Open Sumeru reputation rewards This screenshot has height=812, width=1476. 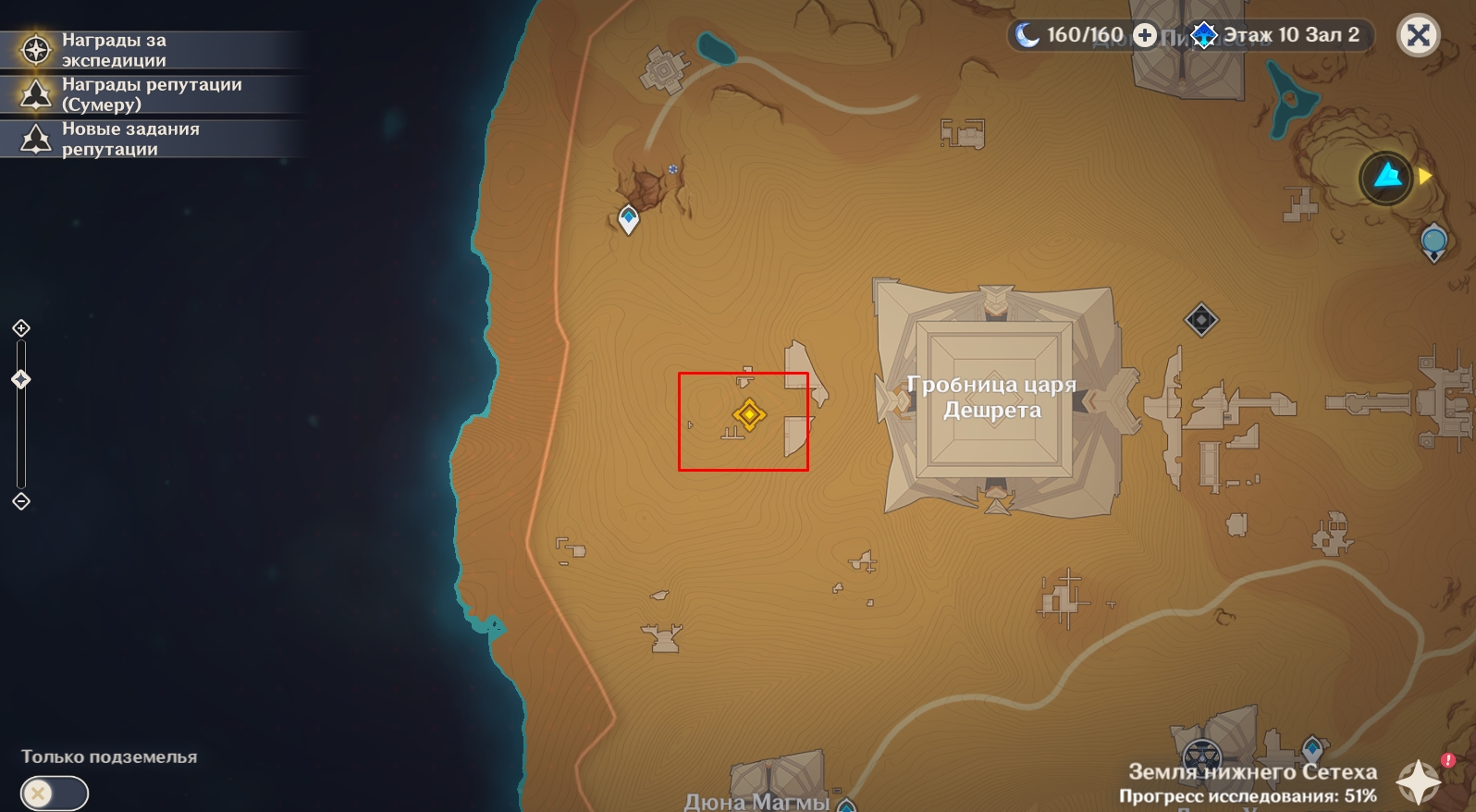coord(148,94)
